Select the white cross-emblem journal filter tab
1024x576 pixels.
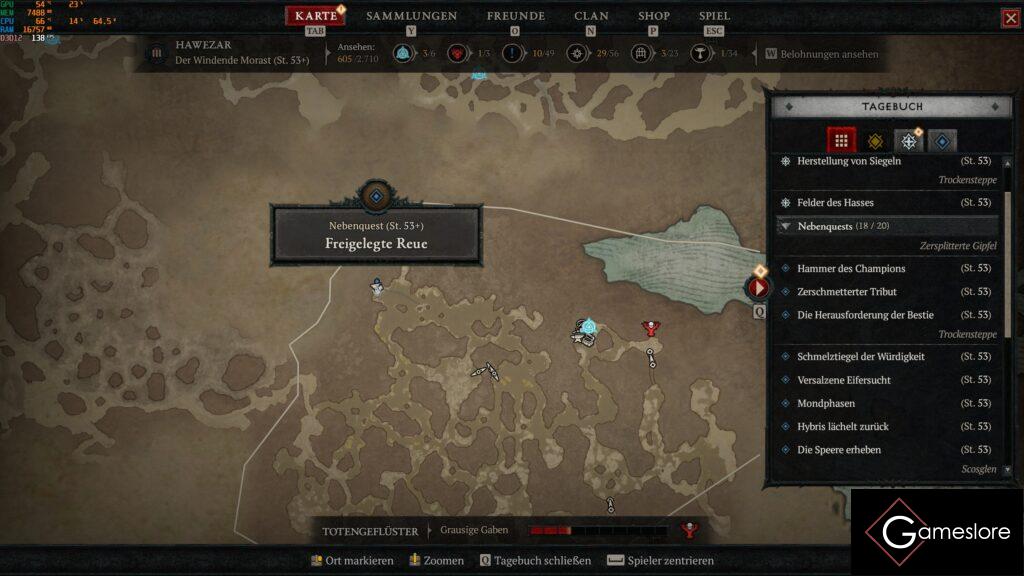[x=908, y=141]
